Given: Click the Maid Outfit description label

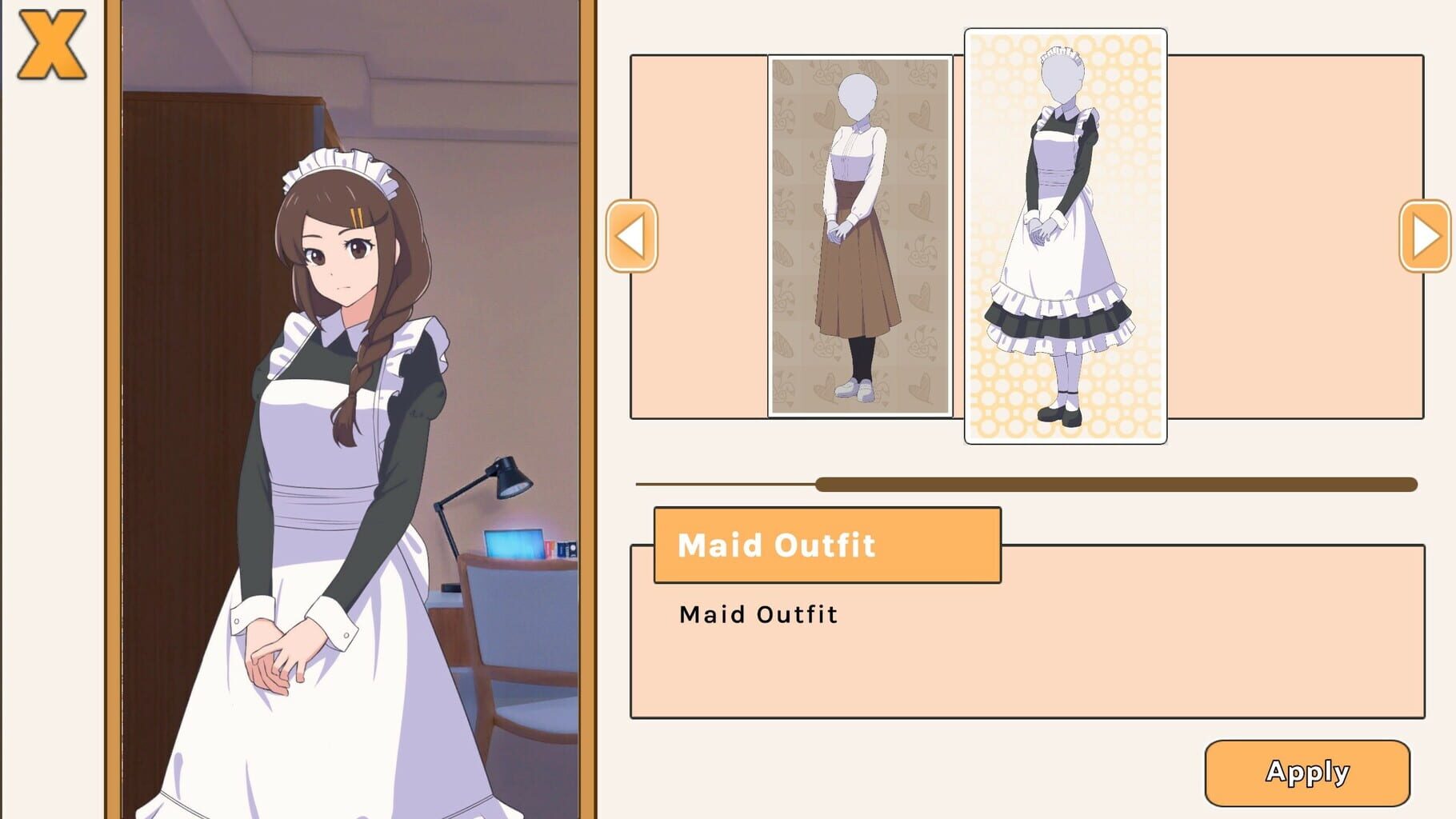Looking at the screenshot, I should click(x=758, y=614).
